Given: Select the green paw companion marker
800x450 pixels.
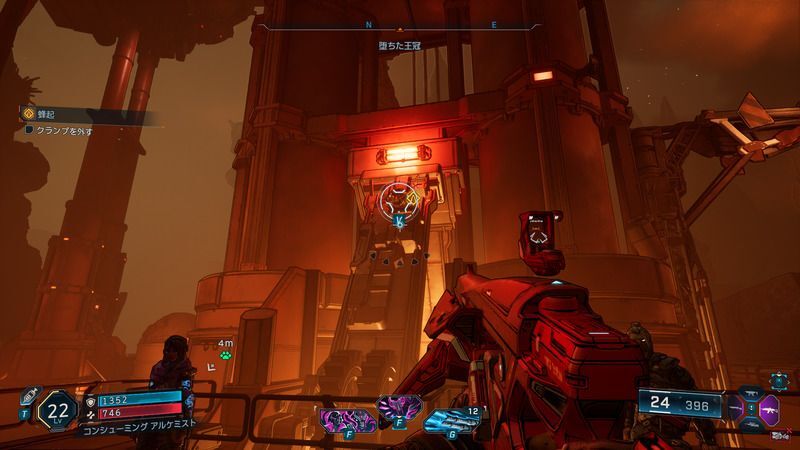Looking at the screenshot, I should pyautogui.click(x=226, y=354).
